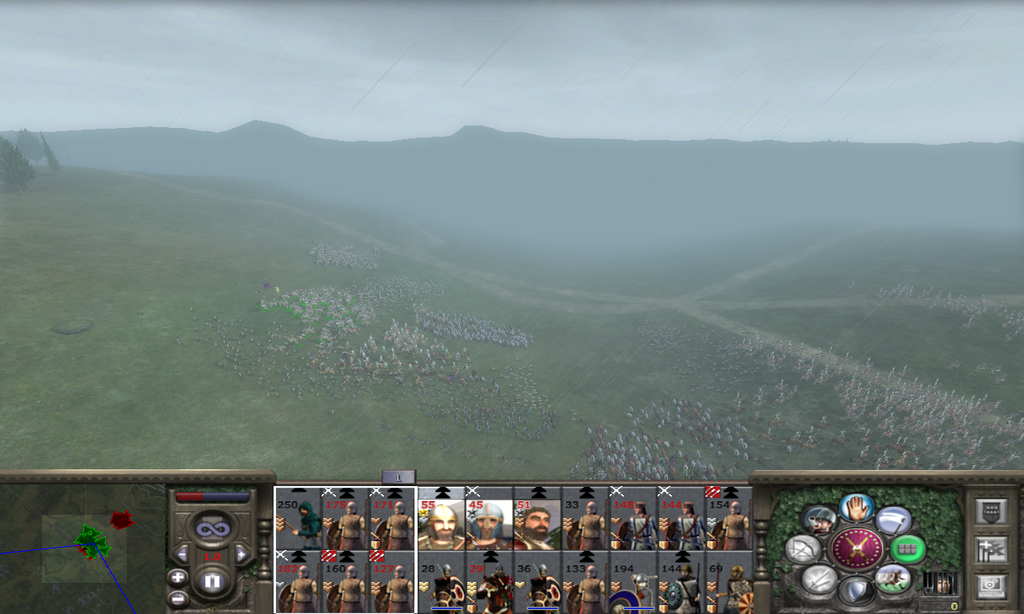Open the group formations flag button
The width and height of the screenshot is (1024, 614).
[989, 548]
